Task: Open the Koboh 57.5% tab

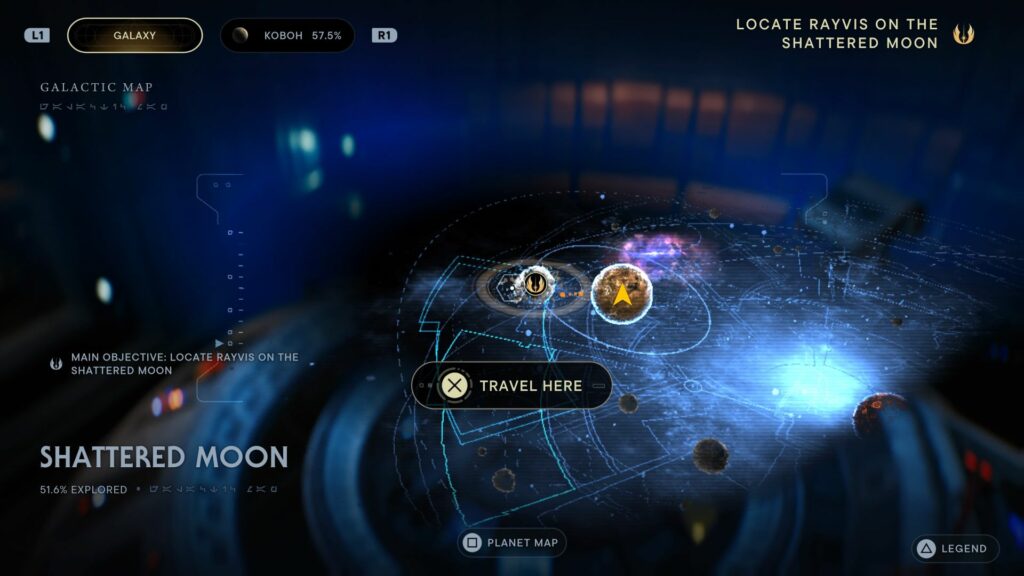Action: (287, 35)
